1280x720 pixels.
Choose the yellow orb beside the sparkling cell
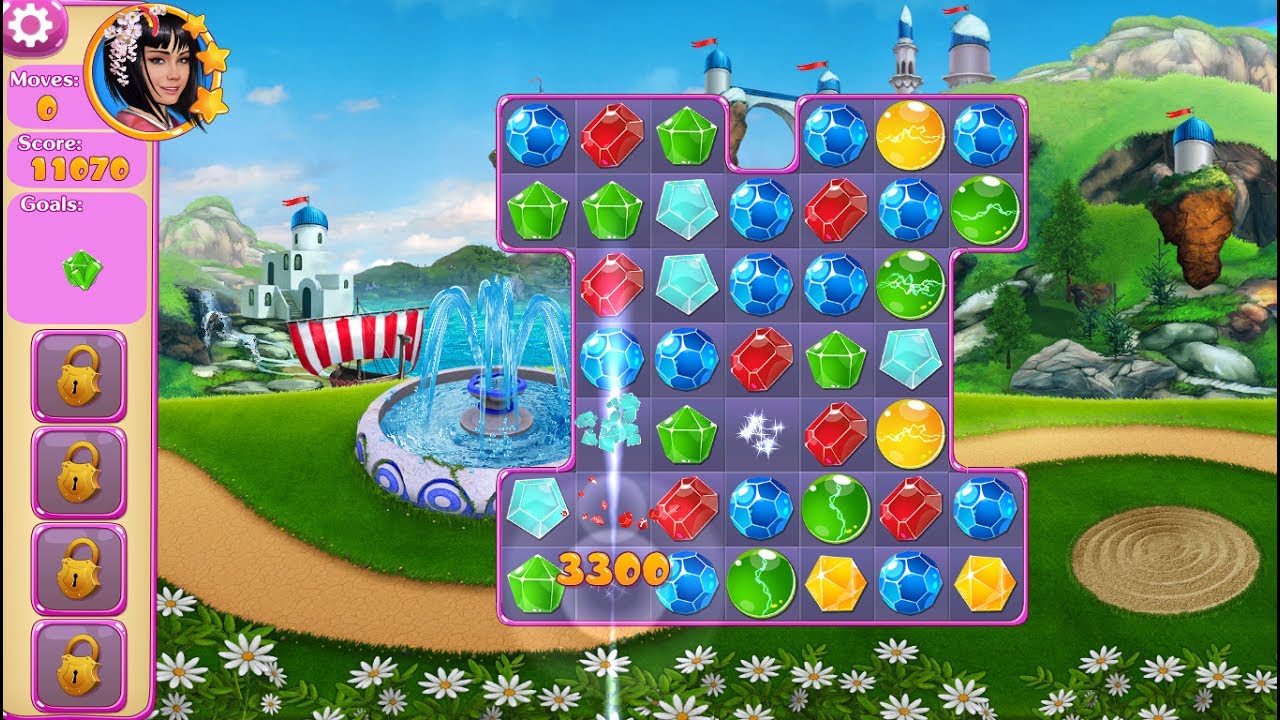[x=910, y=433]
